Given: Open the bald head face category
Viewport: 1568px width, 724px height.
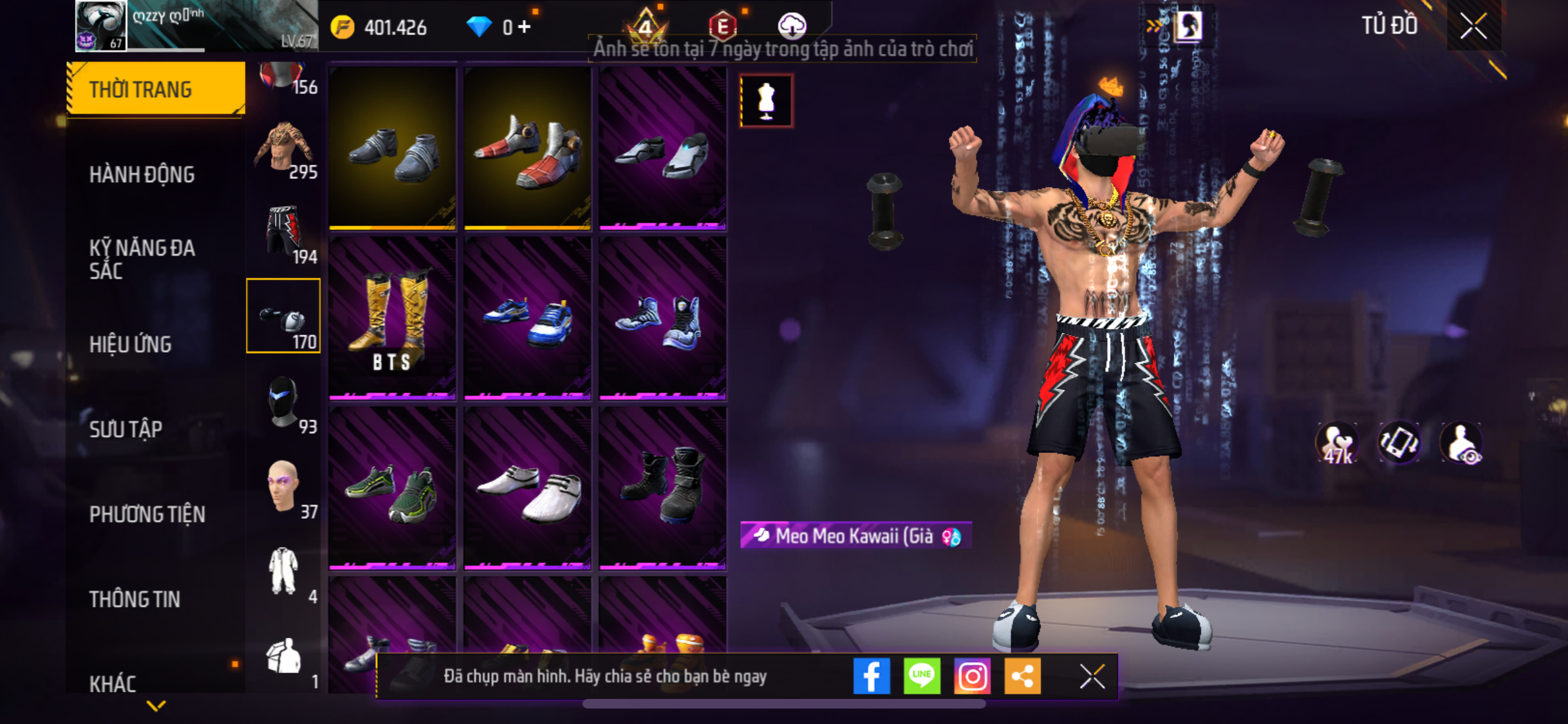Looking at the screenshot, I should coord(283,488).
